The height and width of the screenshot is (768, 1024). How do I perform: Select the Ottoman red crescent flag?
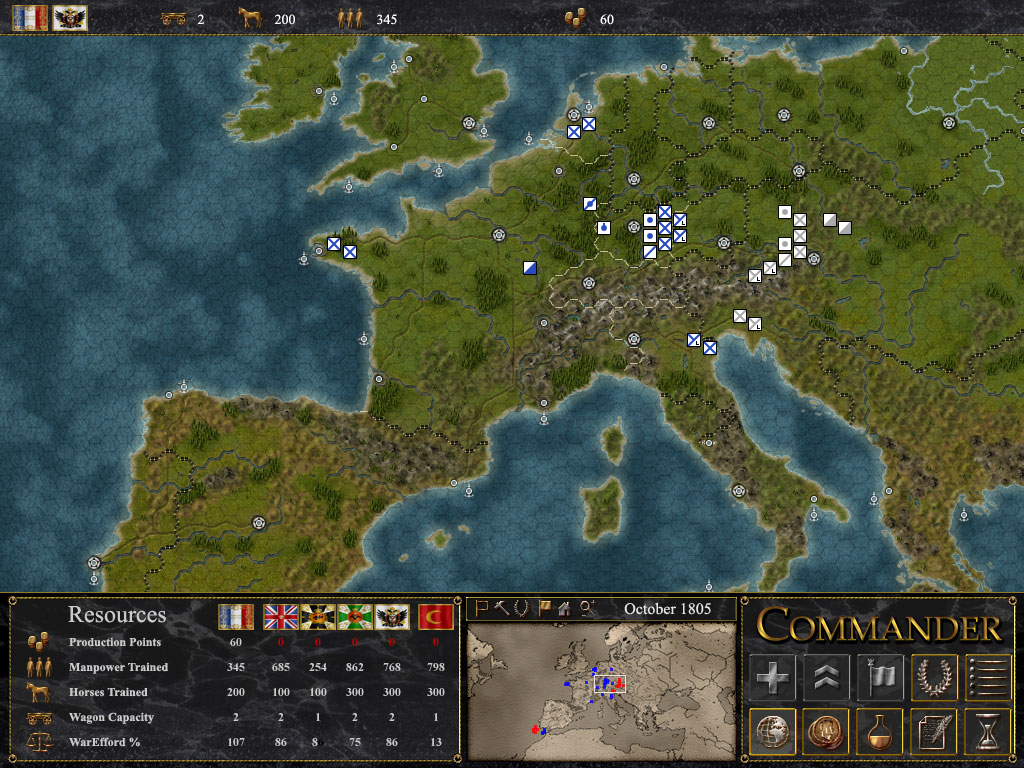(x=435, y=617)
